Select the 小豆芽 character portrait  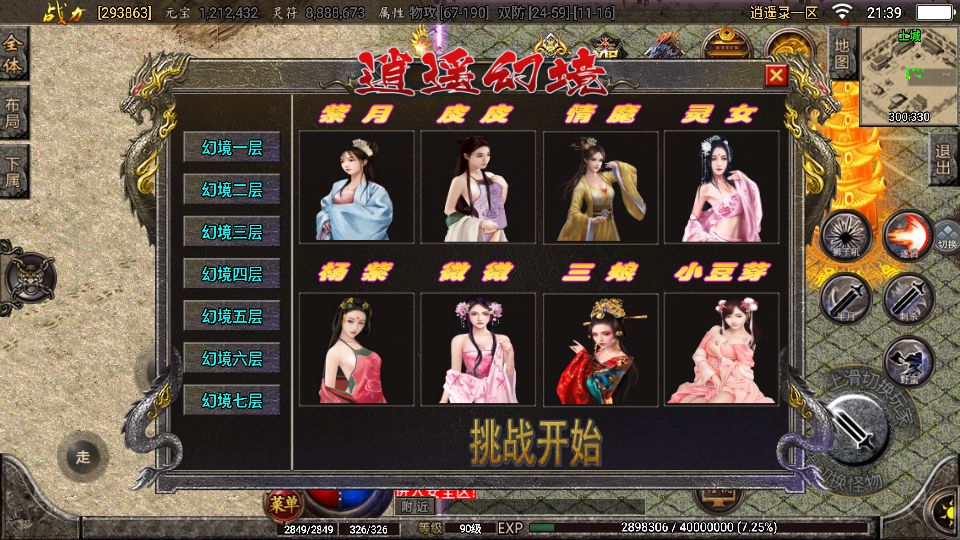tap(721, 349)
